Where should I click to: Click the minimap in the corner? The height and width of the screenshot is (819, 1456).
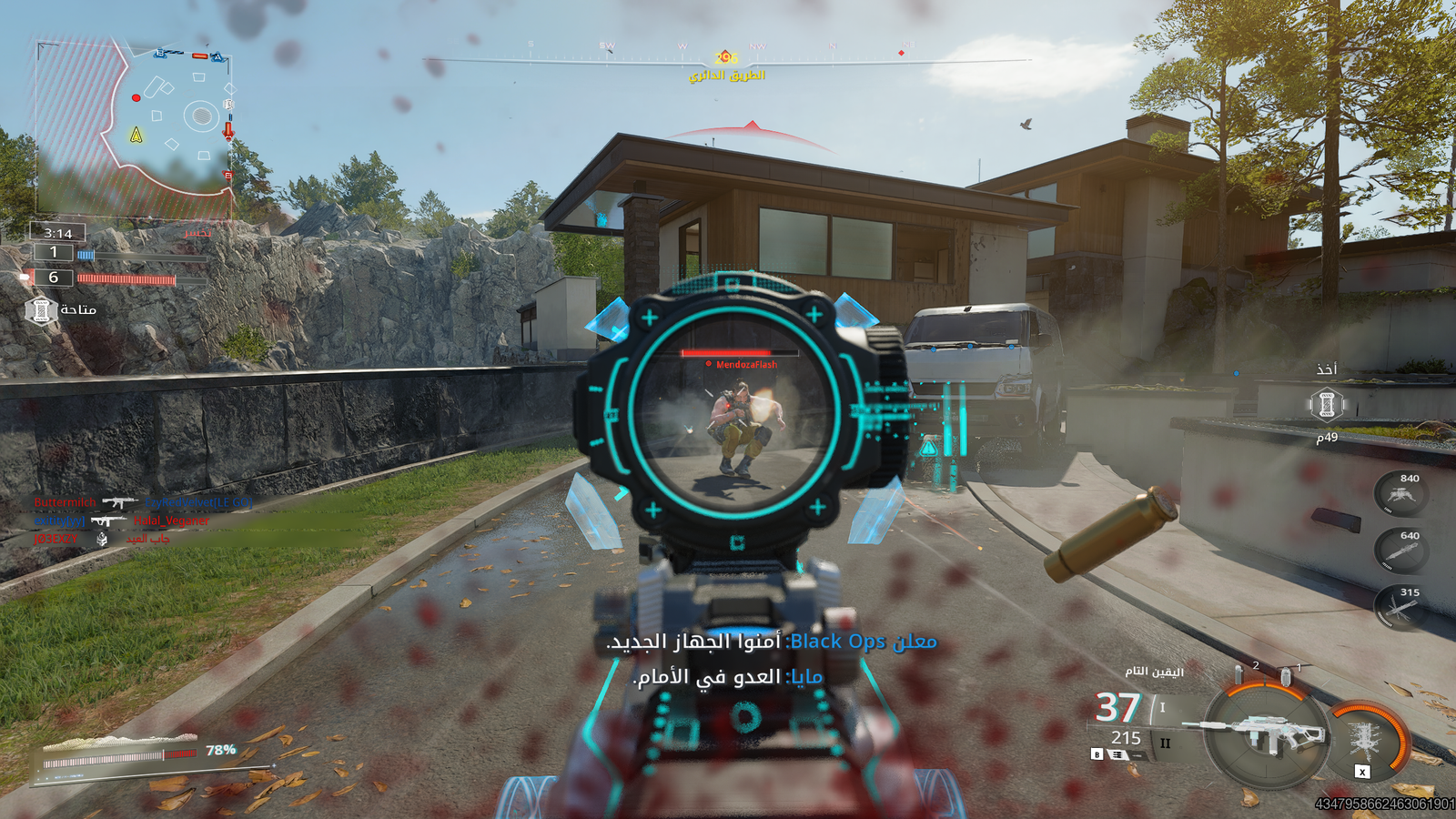[134, 127]
